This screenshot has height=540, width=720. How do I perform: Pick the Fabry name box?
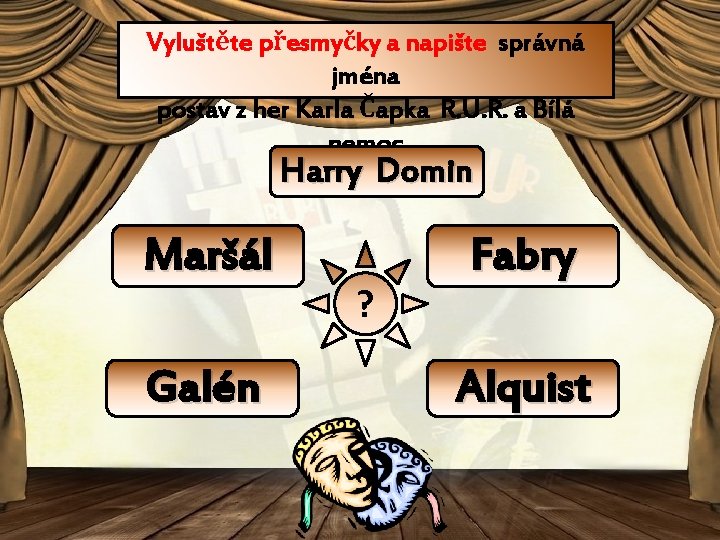[x=522, y=256]
